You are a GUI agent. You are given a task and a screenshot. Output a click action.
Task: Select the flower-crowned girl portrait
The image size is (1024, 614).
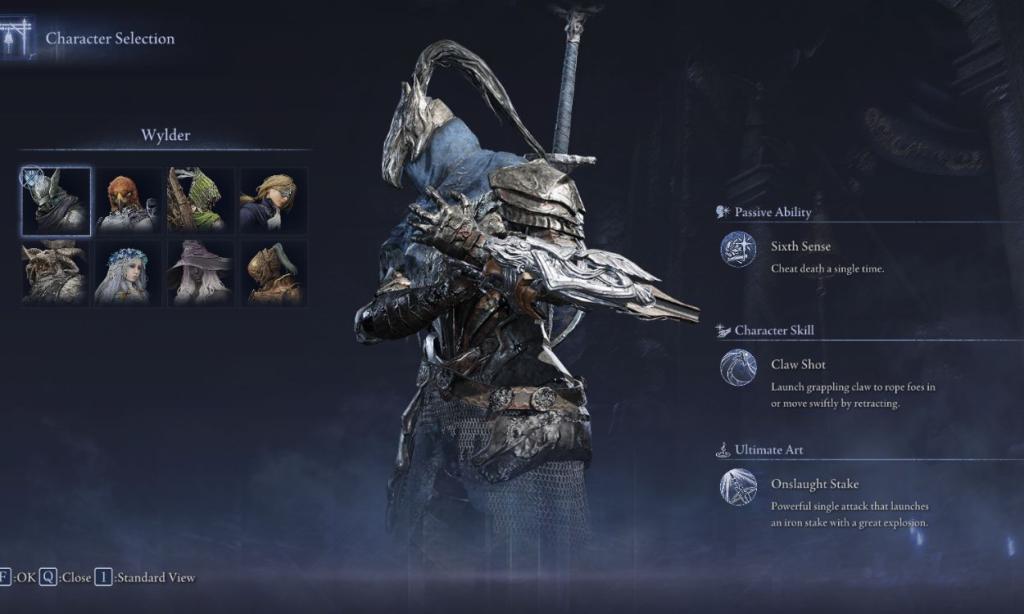[128, 272]
